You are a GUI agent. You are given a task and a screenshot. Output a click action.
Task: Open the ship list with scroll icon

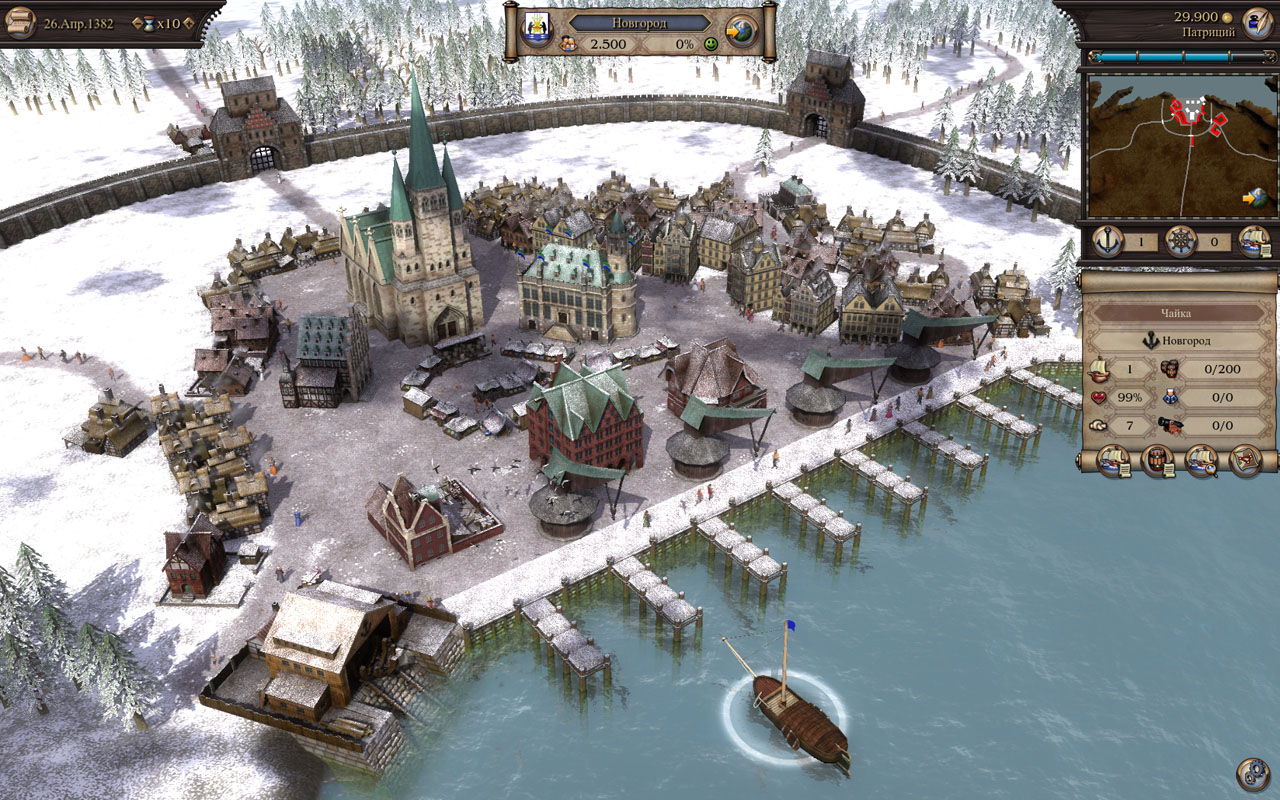tap(1254, 241)
